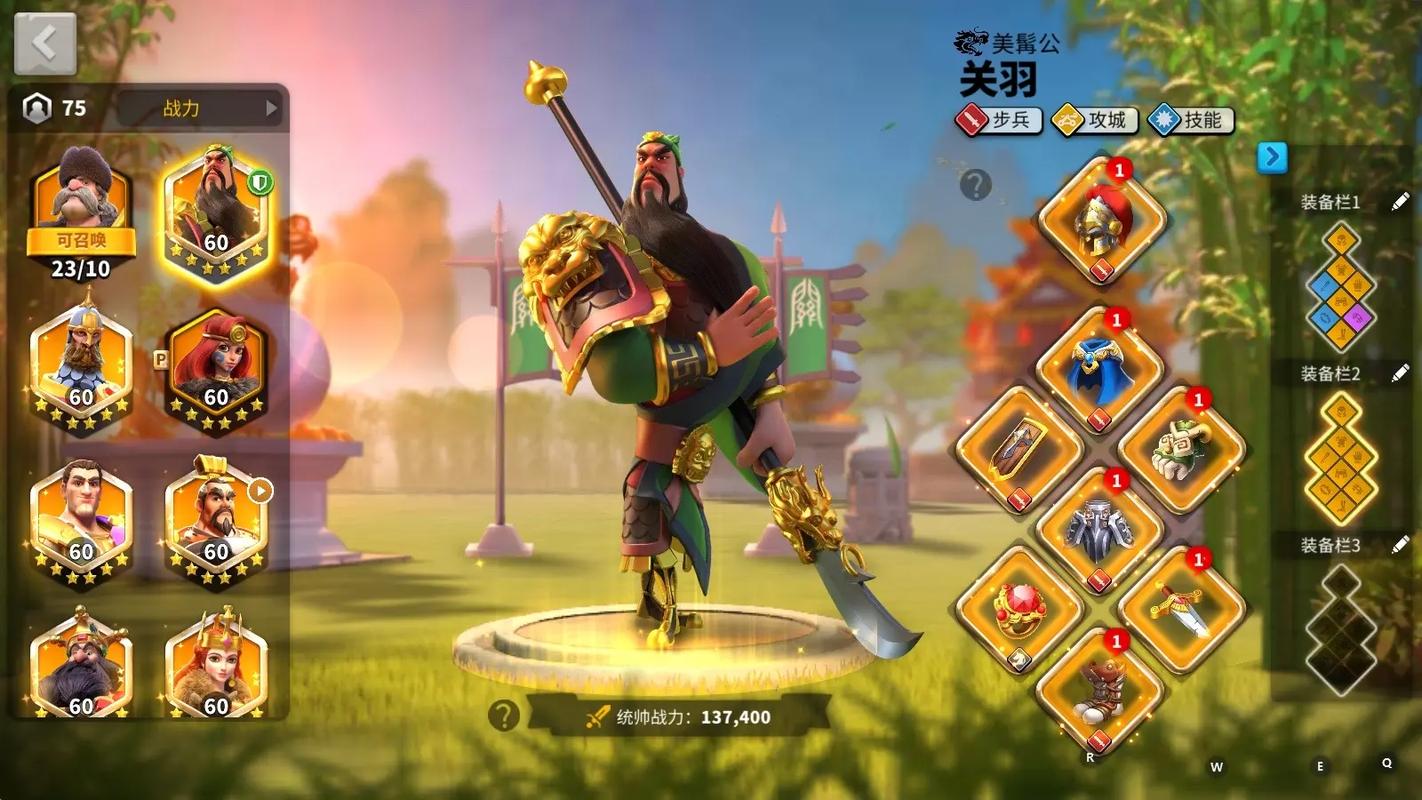Image resolution: width=1422 pixels, height=800 pixels.
Task: Collapse the loadout panel with blue arrow
Action: click(1272, 157)
